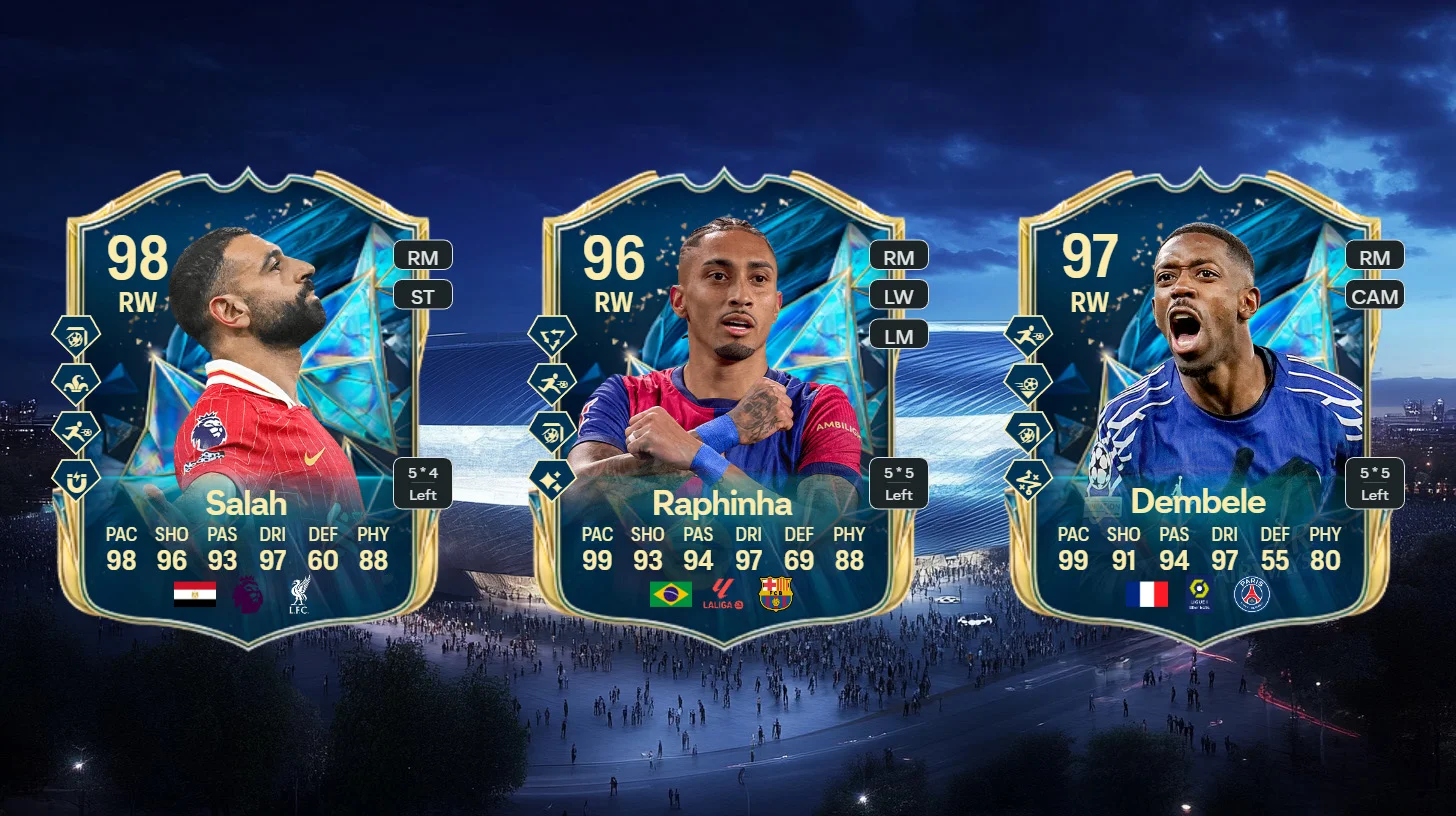Toggle Salah's alternate ST position
This screenshot has width=1456, height=816.
pos(422,295)
